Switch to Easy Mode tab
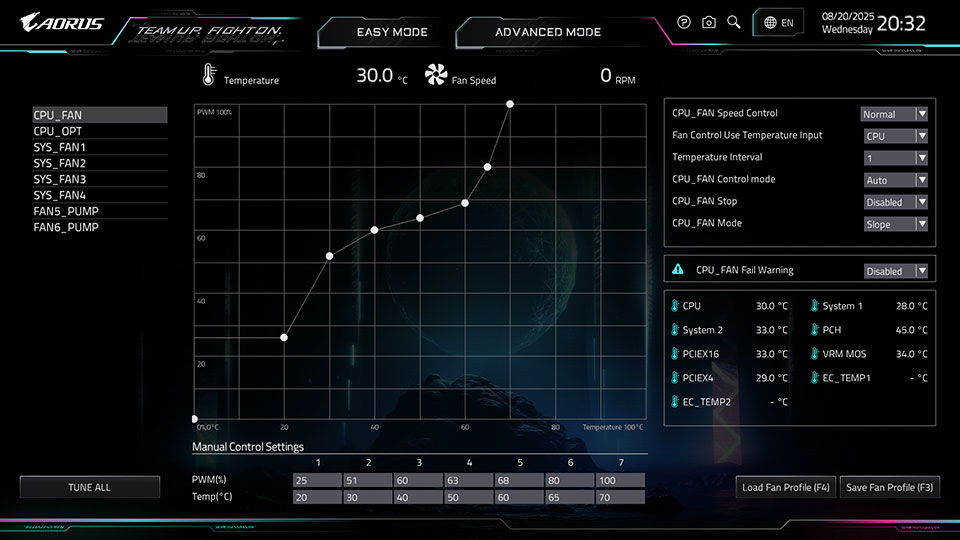960x540 pixels. coord(392,32)
